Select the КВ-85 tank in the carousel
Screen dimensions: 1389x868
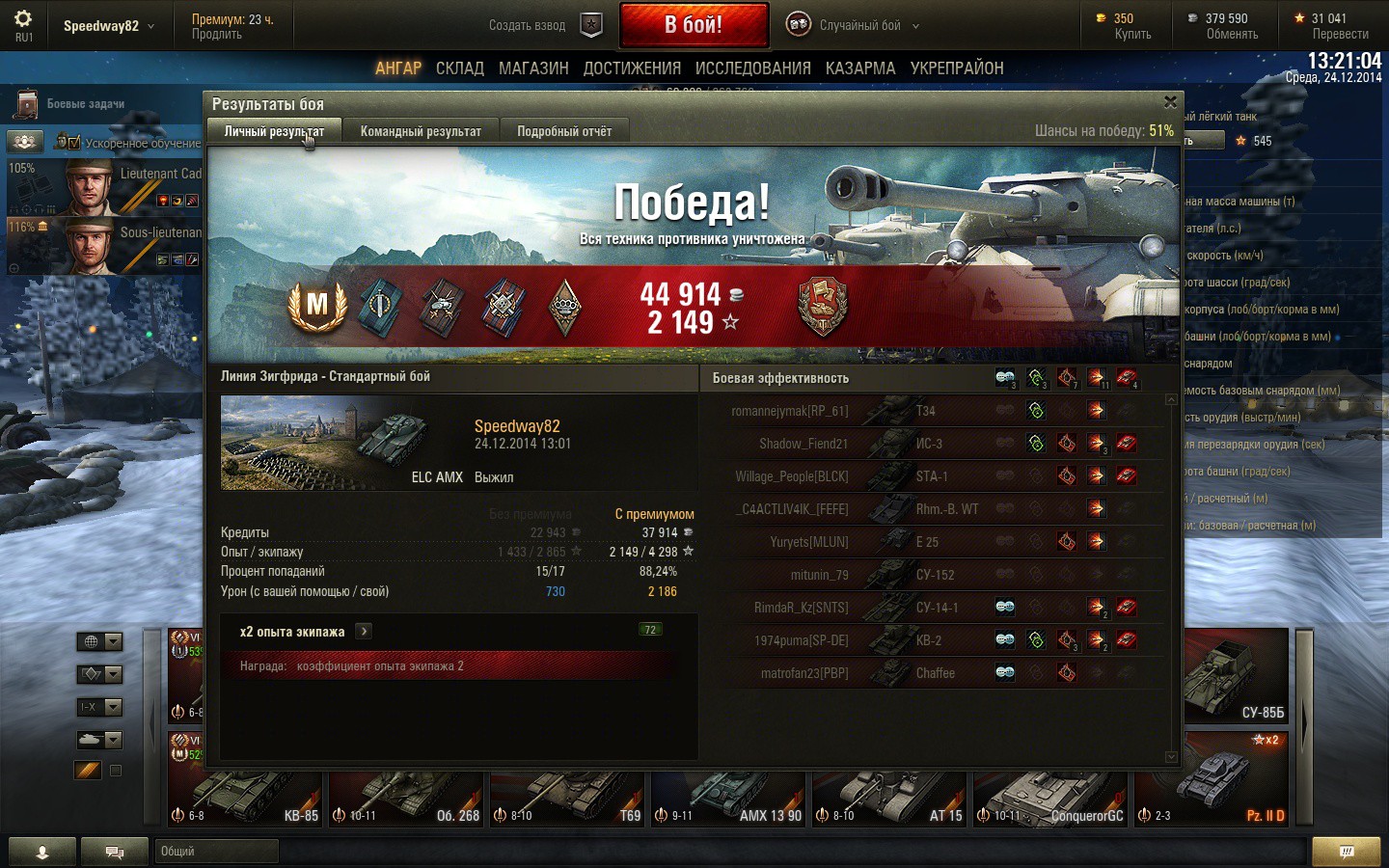[x=246, y=799]
